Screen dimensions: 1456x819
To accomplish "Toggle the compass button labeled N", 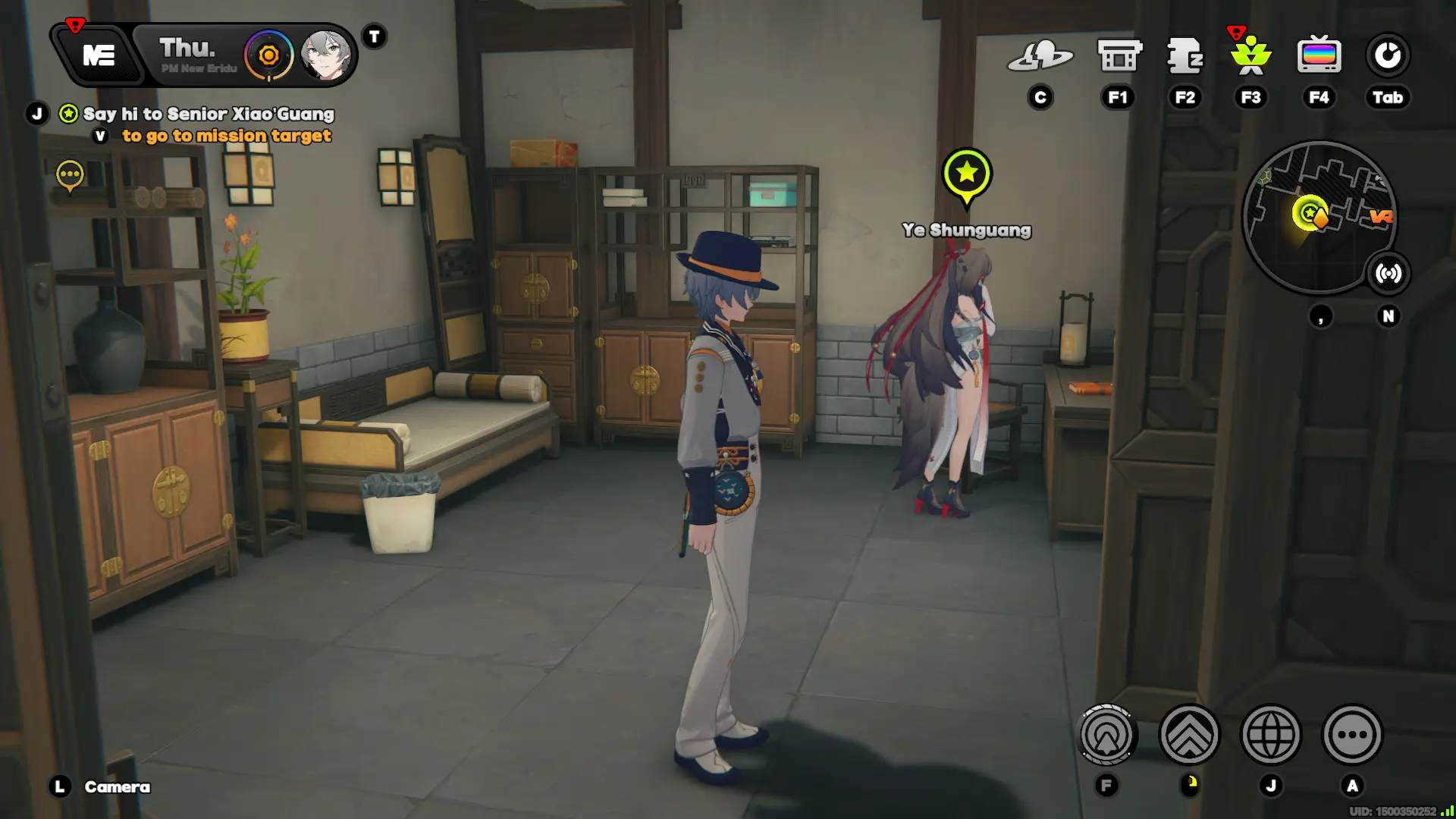I will pyautogui.click(x=1388, y=316).
